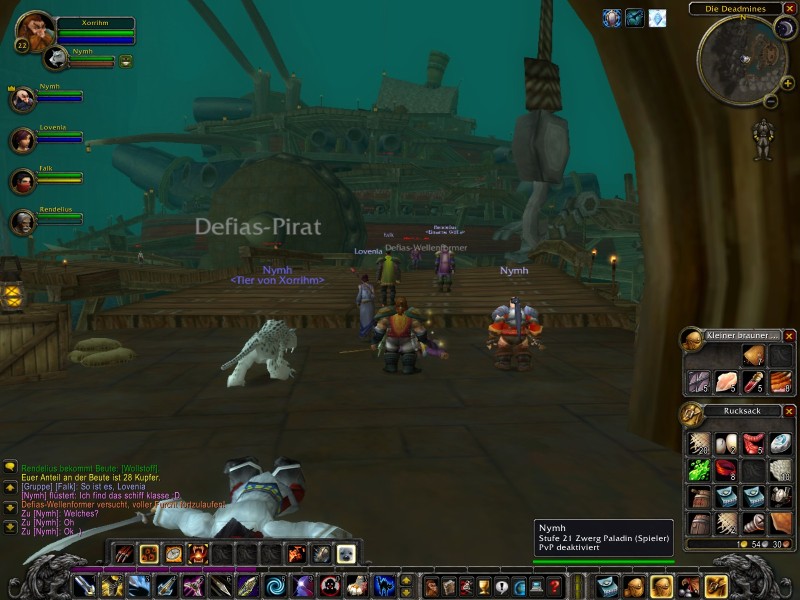800x600 pixels.
Task: Select party member Lovenia's portrait
Action: [23, 139]
